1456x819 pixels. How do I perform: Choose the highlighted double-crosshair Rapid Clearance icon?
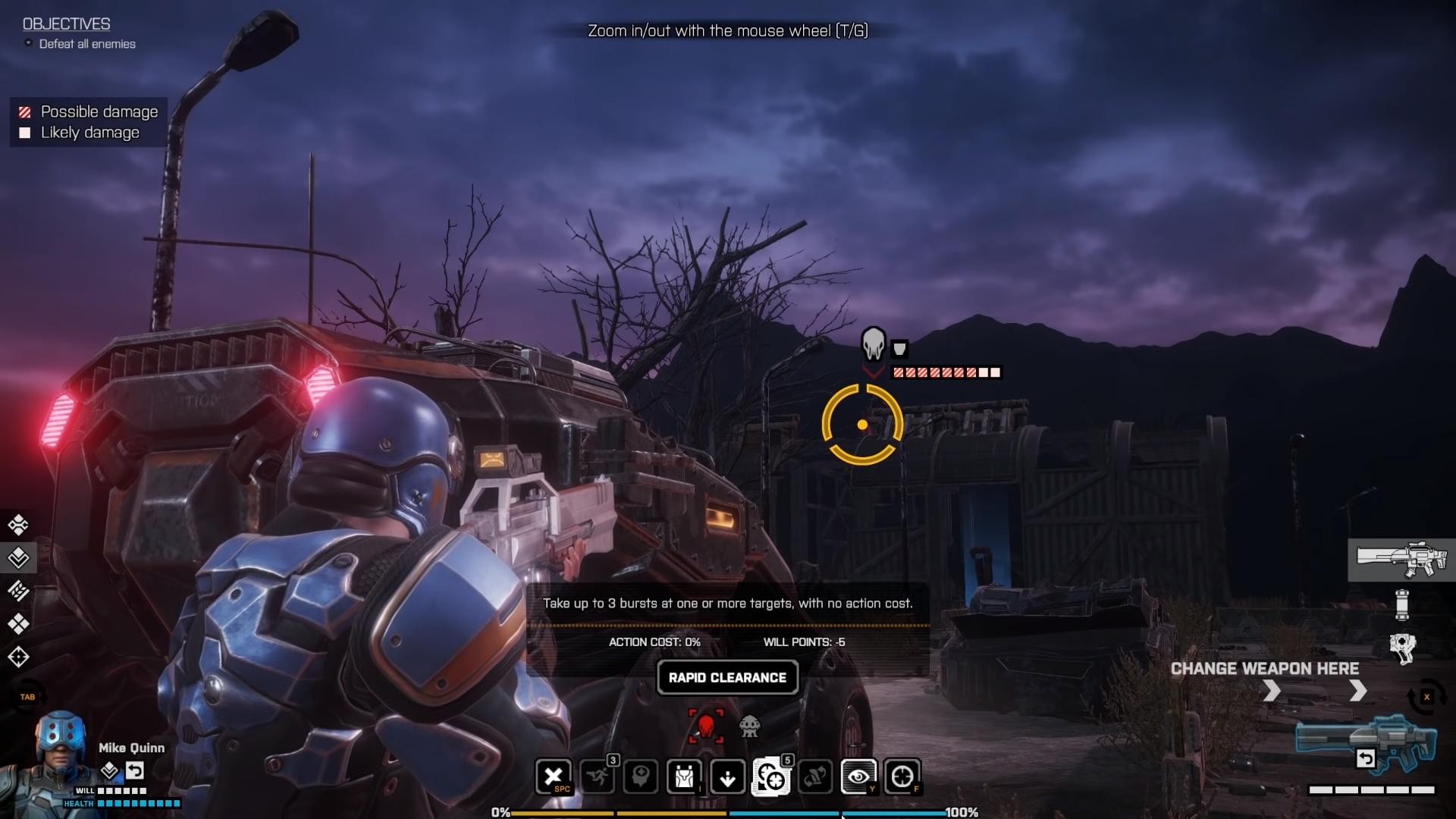pyautogui.click(x=771, y=777)
